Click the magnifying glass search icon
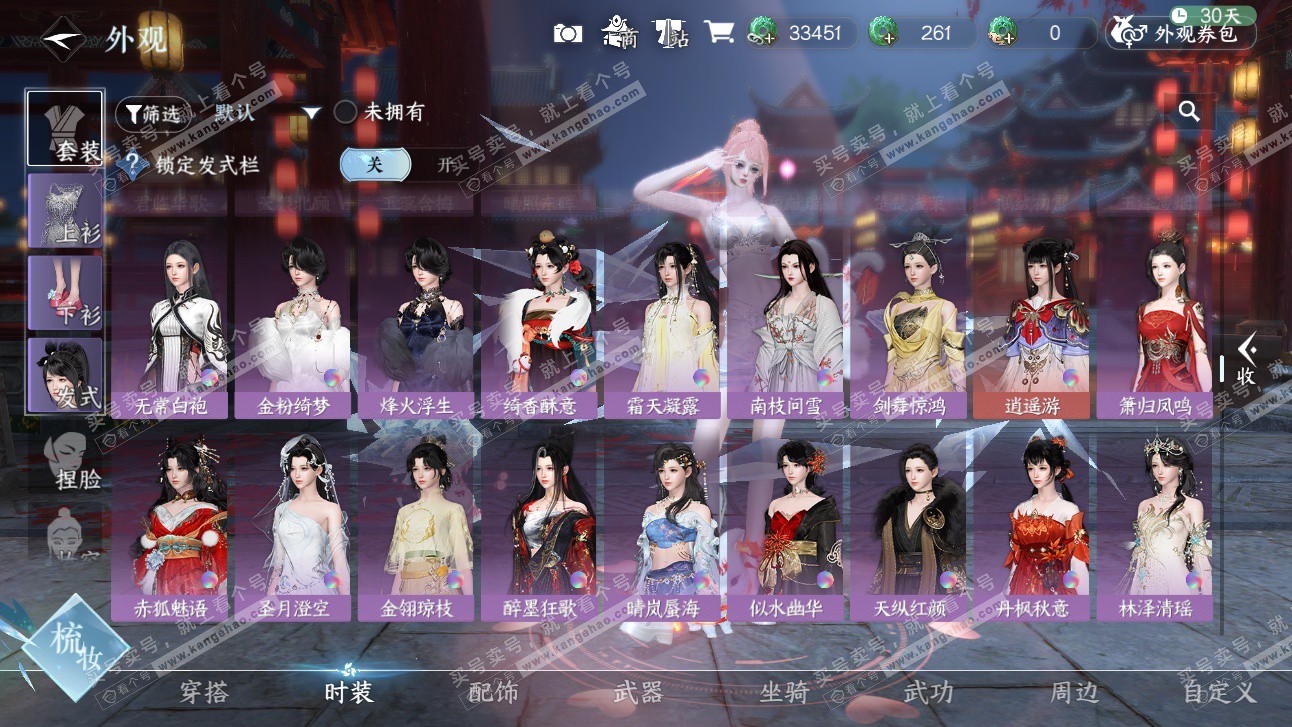Viewport: 1292px width, 727px height. 1189,111
